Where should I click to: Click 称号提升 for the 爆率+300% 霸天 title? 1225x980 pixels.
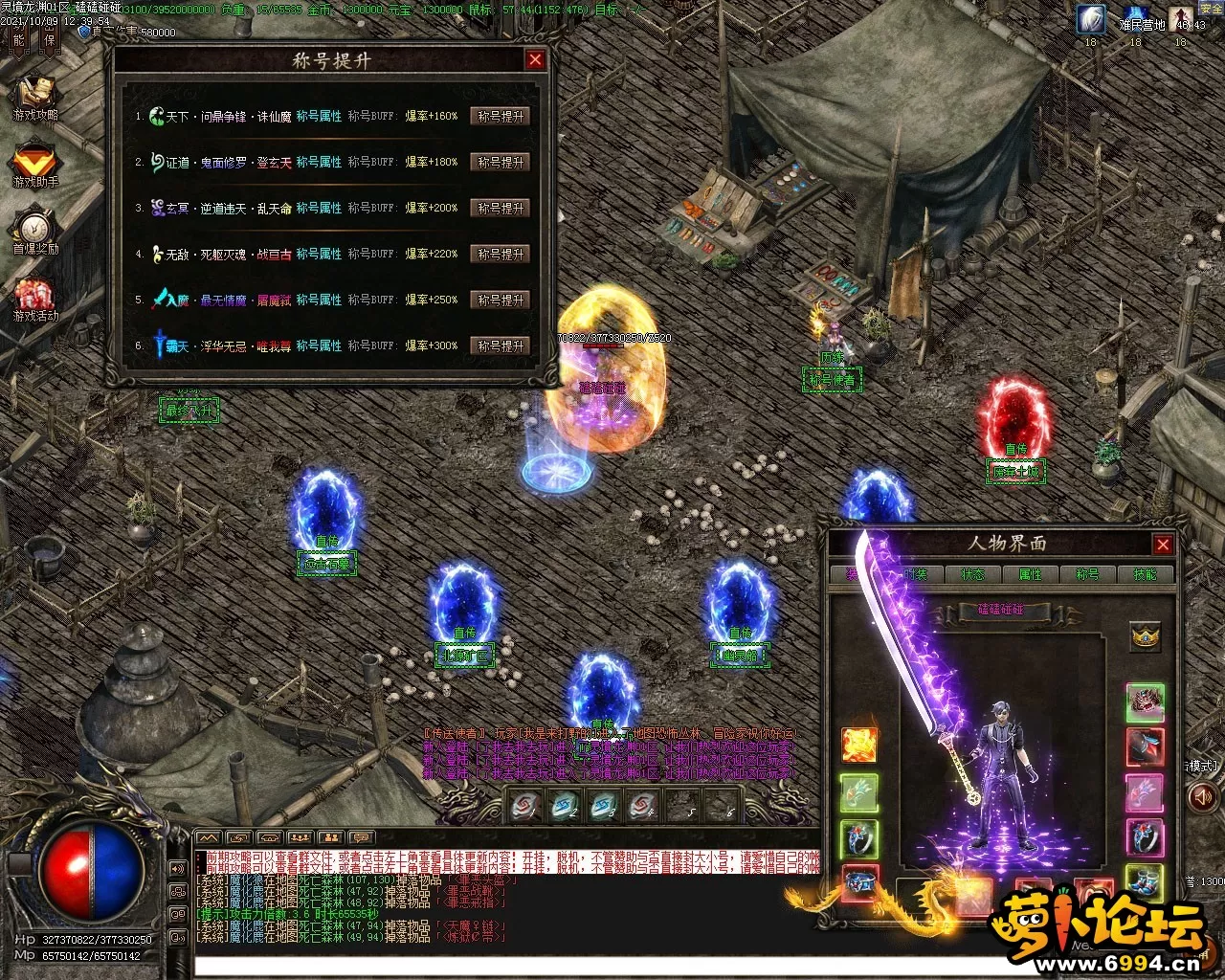pyautogui.click(x=501, y=345)
